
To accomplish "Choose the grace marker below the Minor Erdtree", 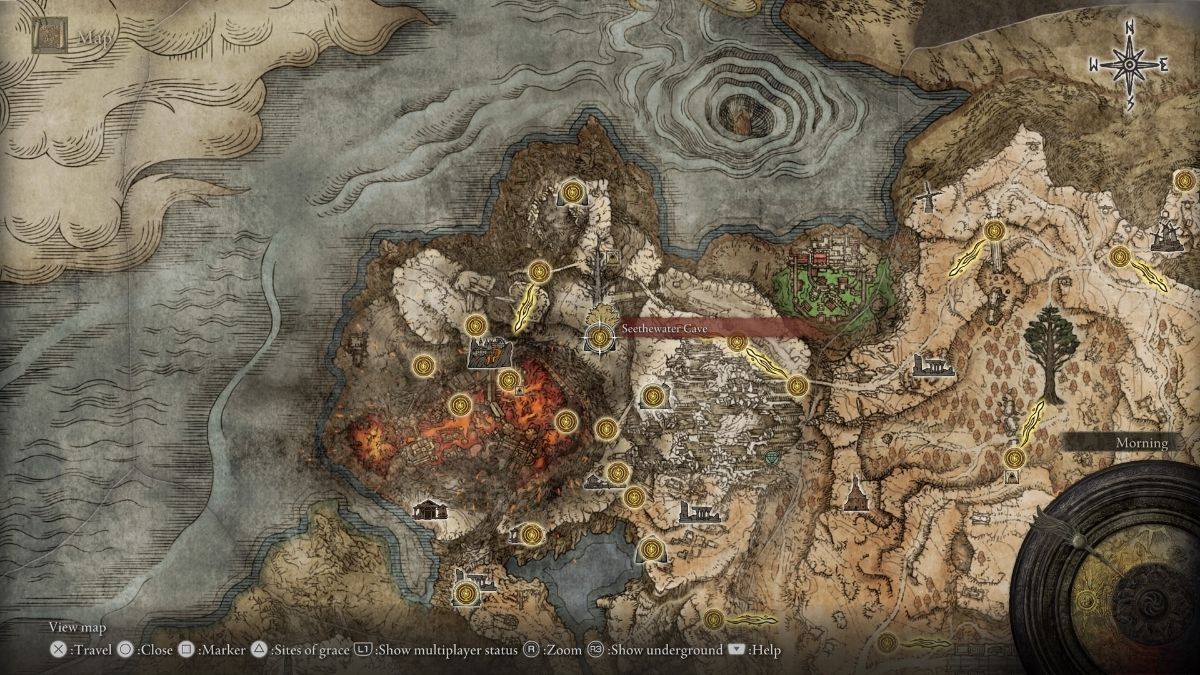I will tap(1014, 458).
